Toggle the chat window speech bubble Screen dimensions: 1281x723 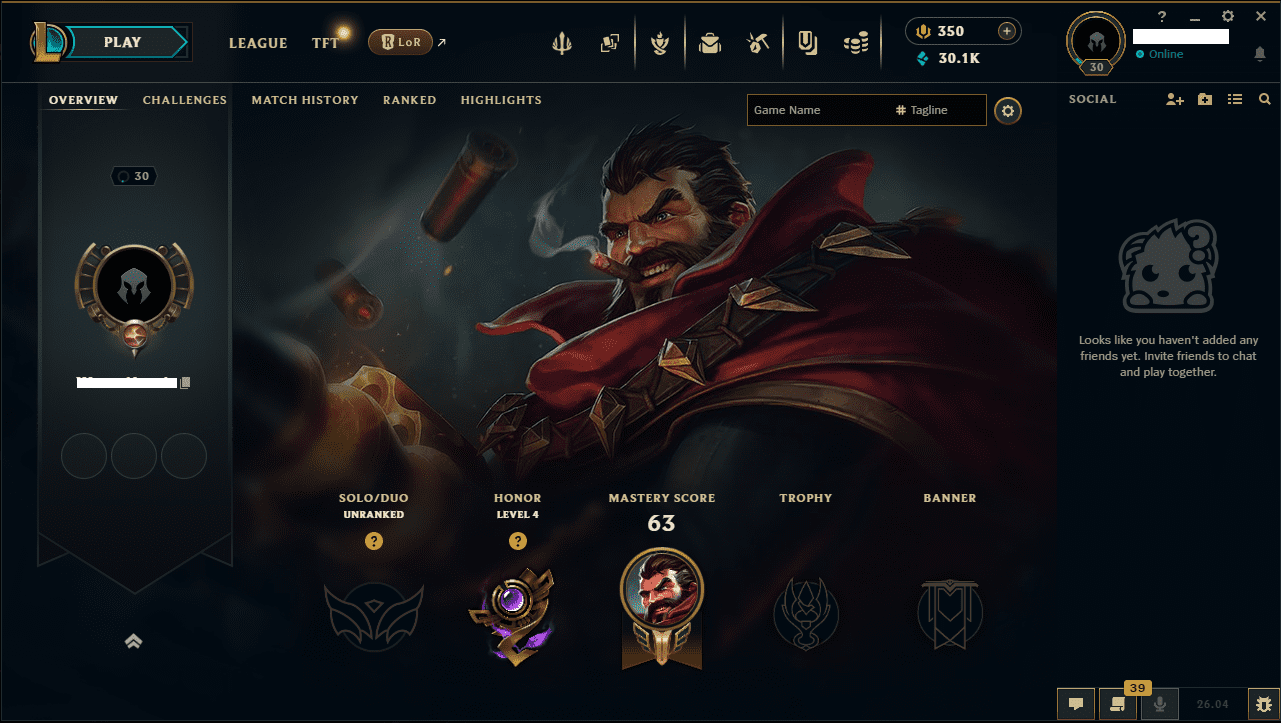pyautogui.click(x=1075, y=703)
